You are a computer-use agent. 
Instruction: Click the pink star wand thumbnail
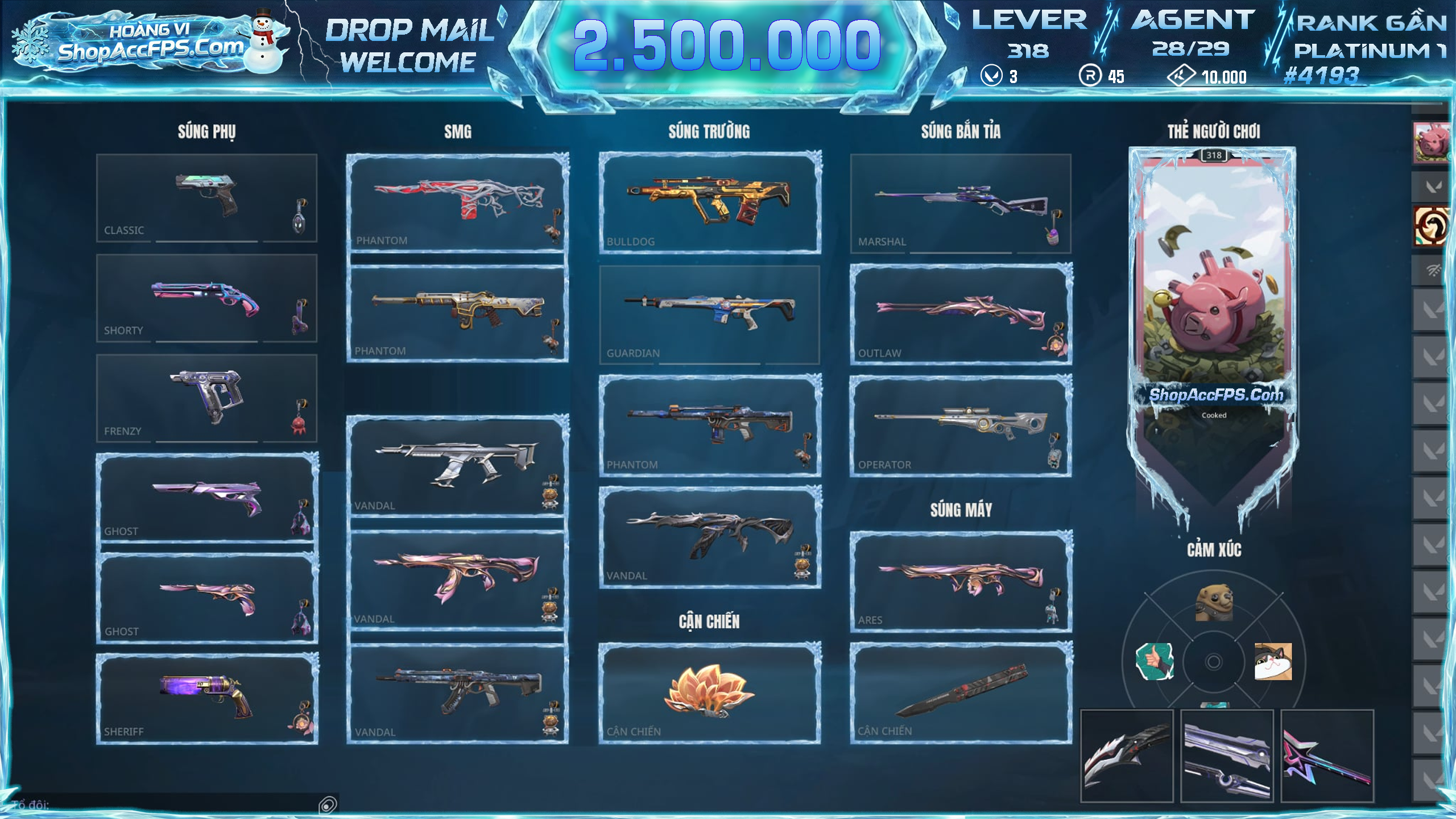[x=1327, y=756]
